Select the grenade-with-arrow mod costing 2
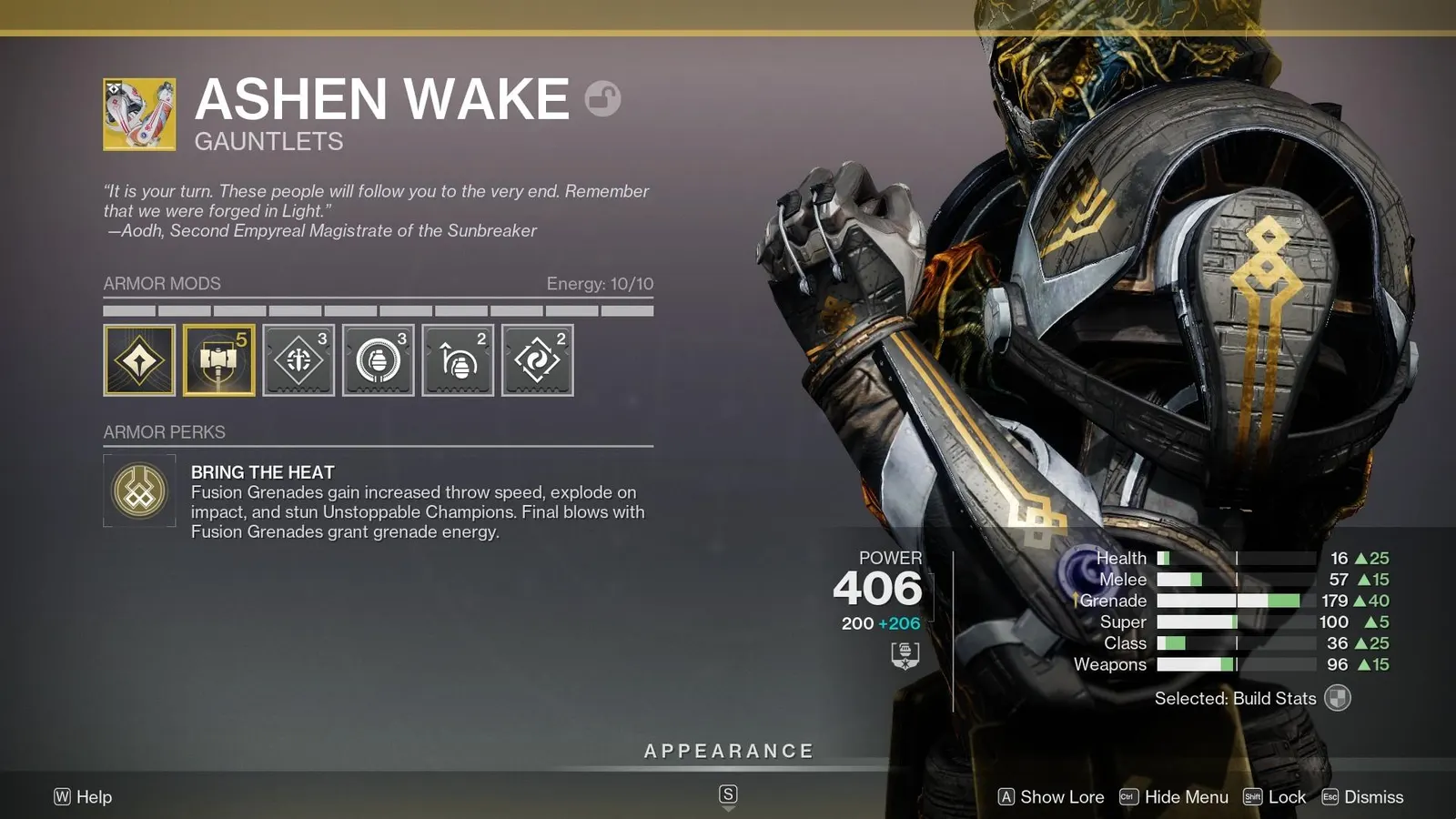The height and width of the screenshot is (819, 1456). pos(458,360)
